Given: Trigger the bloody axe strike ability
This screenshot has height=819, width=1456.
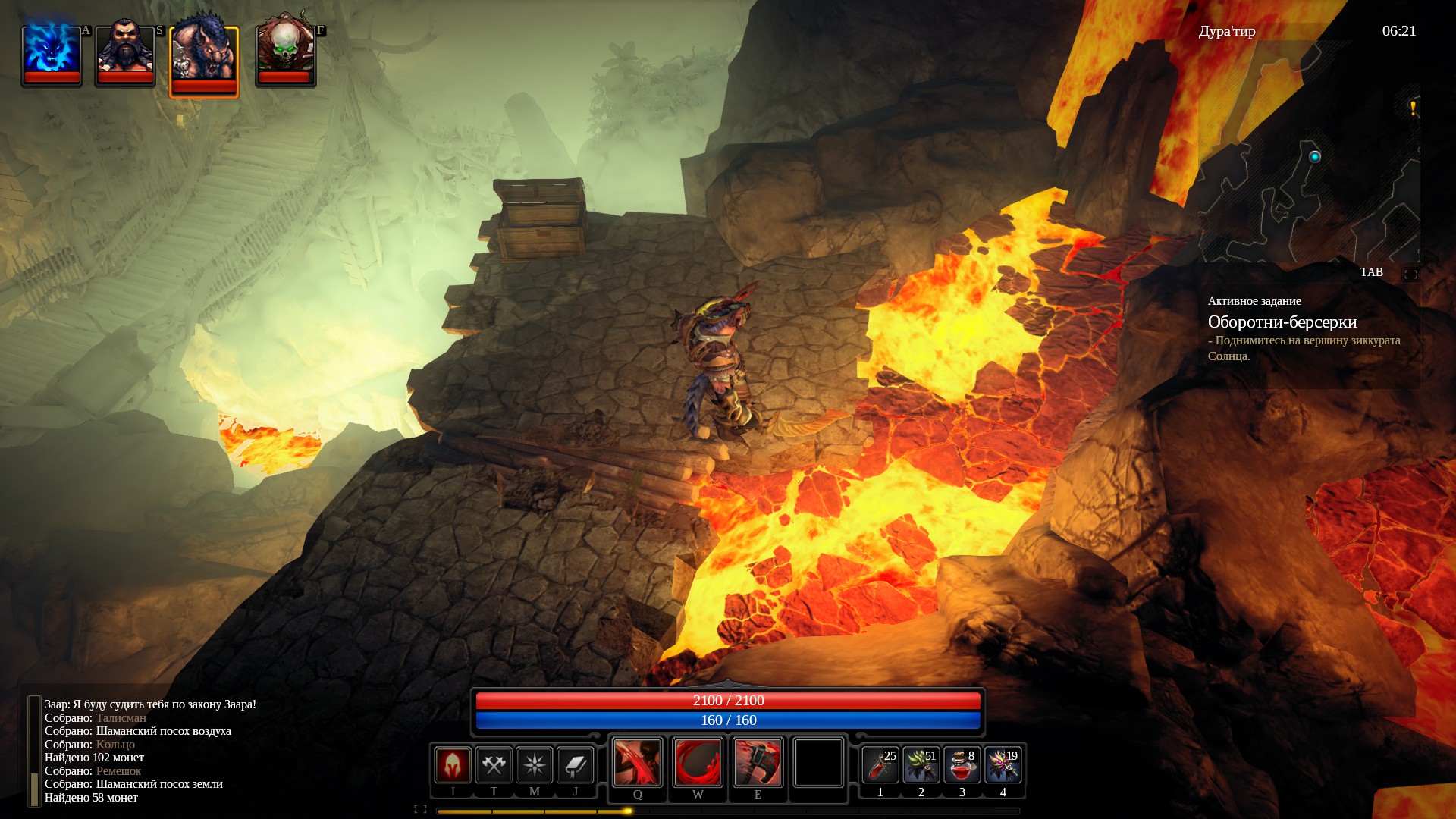Looking at the screenshot, I should [x=758, y=762].
